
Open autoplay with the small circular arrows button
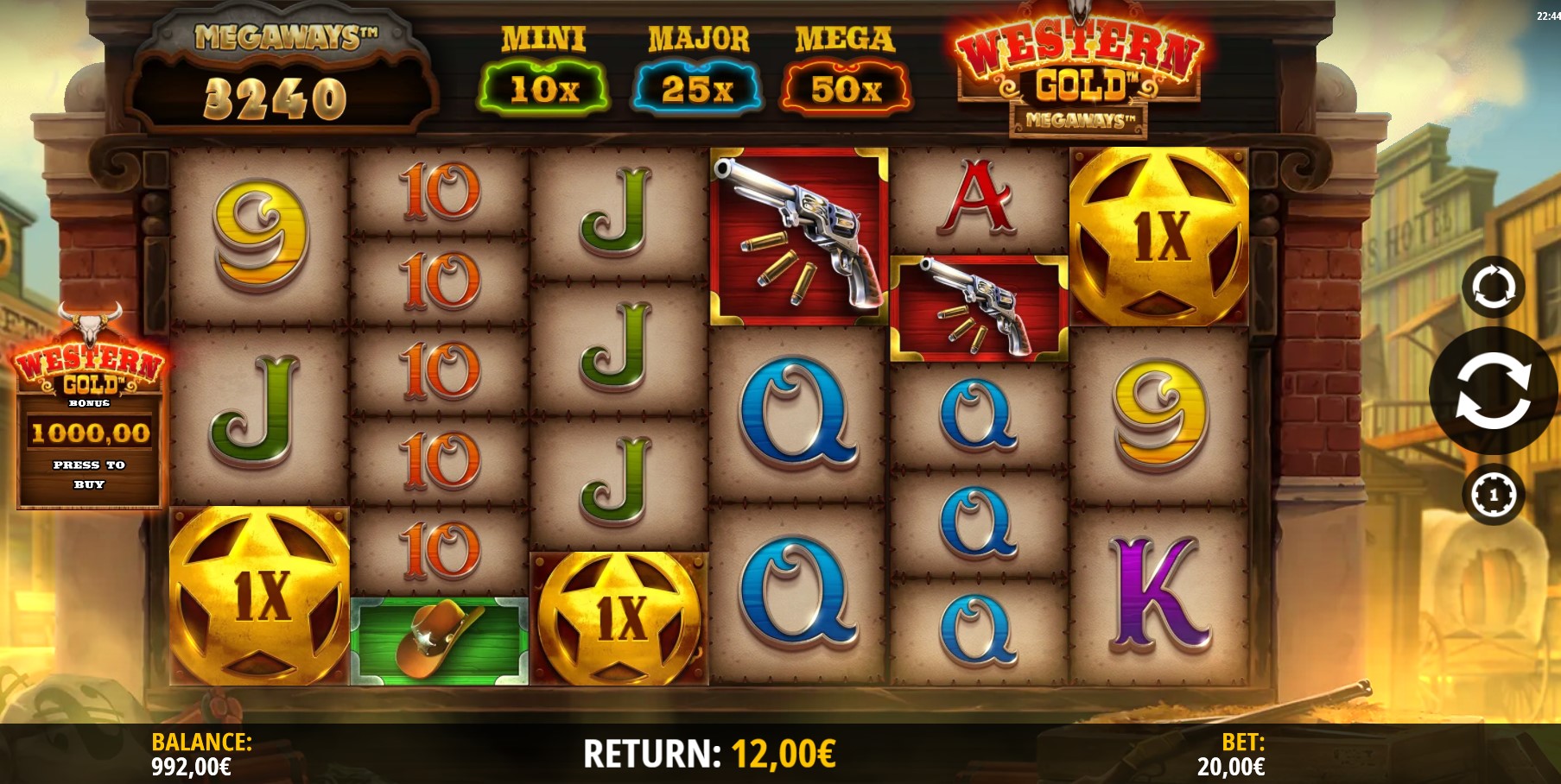point(1493,287)
